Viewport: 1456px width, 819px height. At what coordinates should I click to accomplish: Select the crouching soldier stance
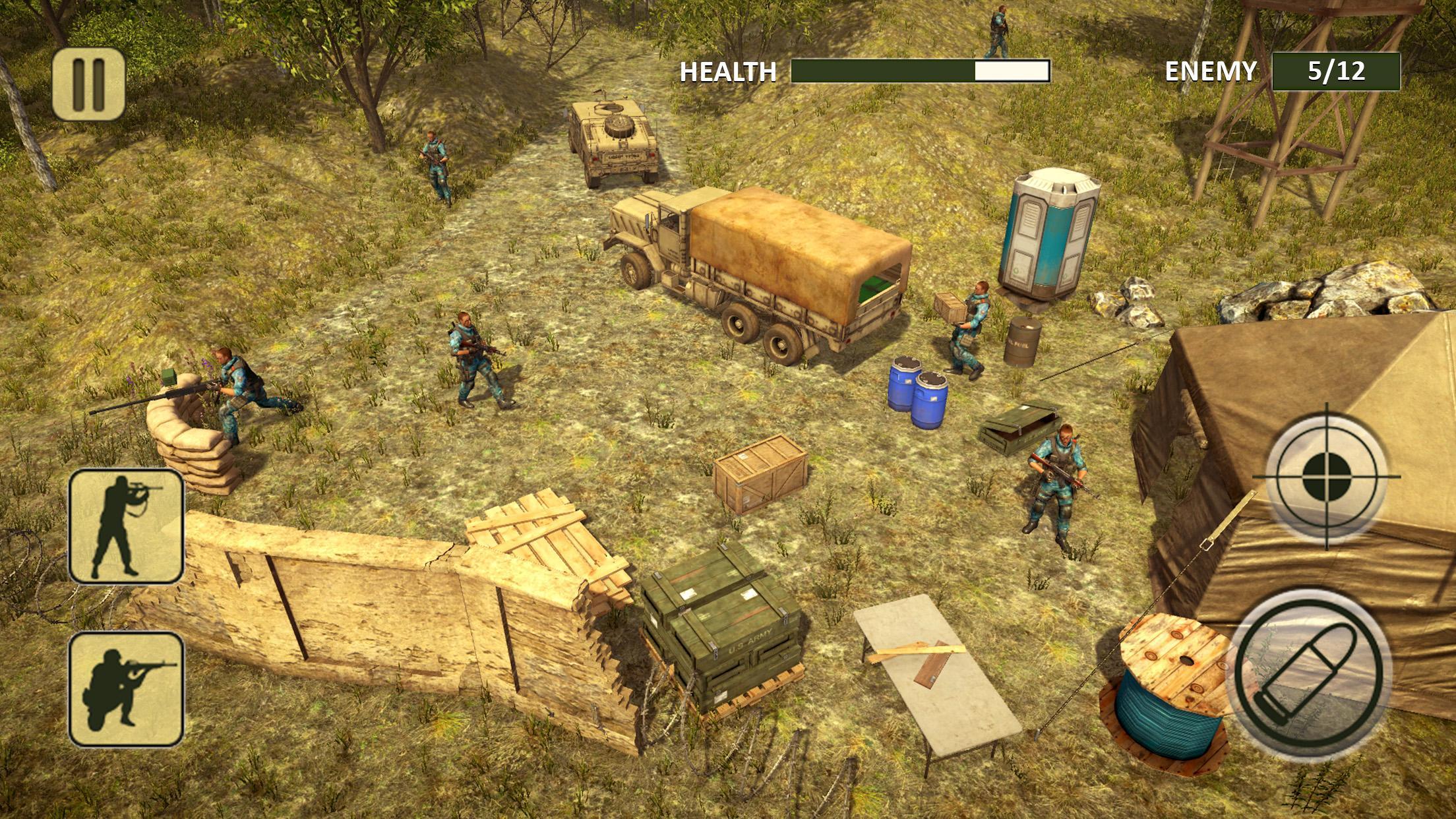[126, 688]
